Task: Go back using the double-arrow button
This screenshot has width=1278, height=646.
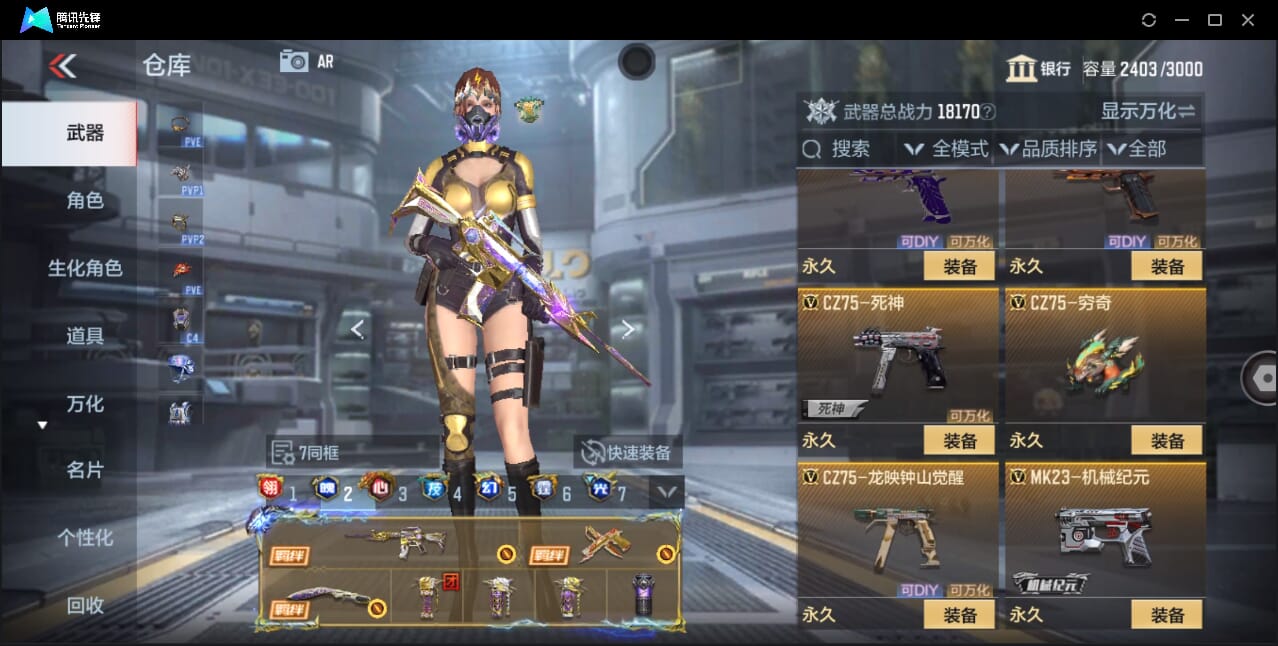Action: click(62, 66)
